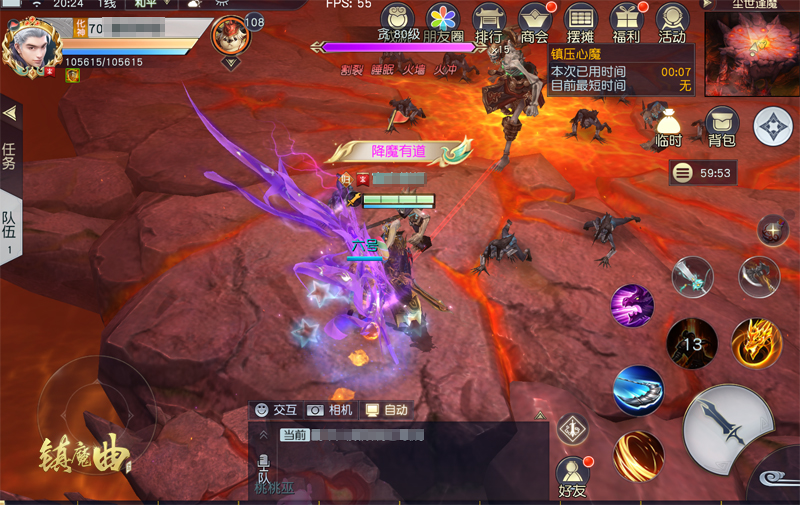The width and height of the screenshot is (800, 505).
Task: Open the 活动 events menu
Action: coord(673,23)
